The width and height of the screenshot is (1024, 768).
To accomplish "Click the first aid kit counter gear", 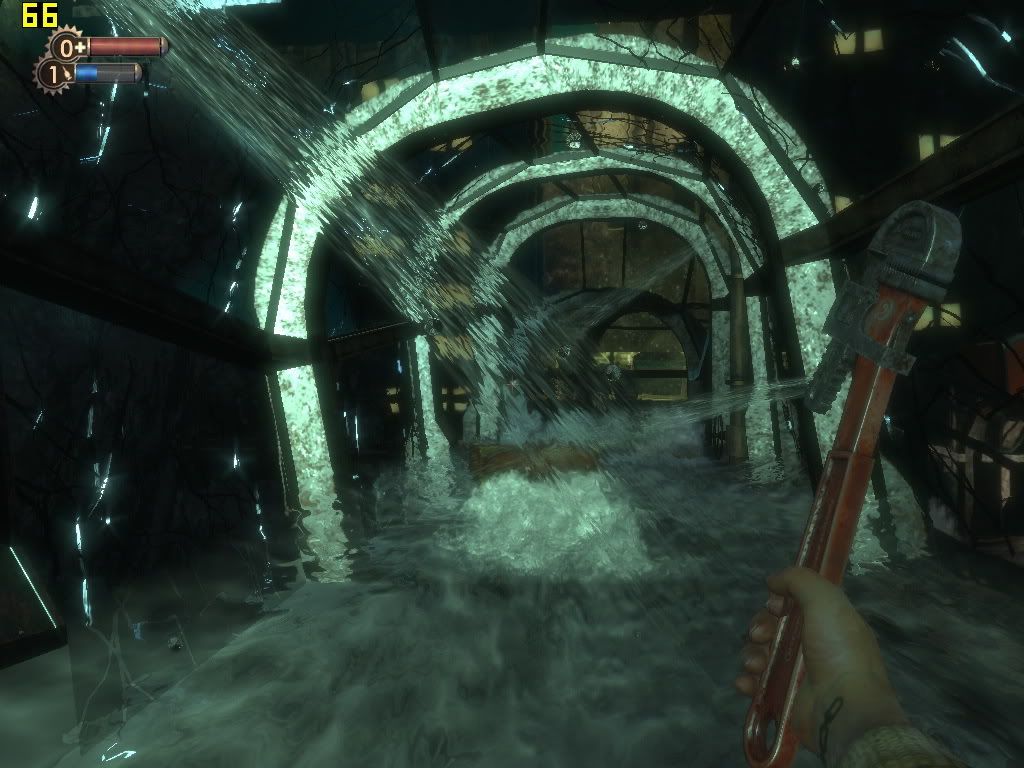I will 68,47.
